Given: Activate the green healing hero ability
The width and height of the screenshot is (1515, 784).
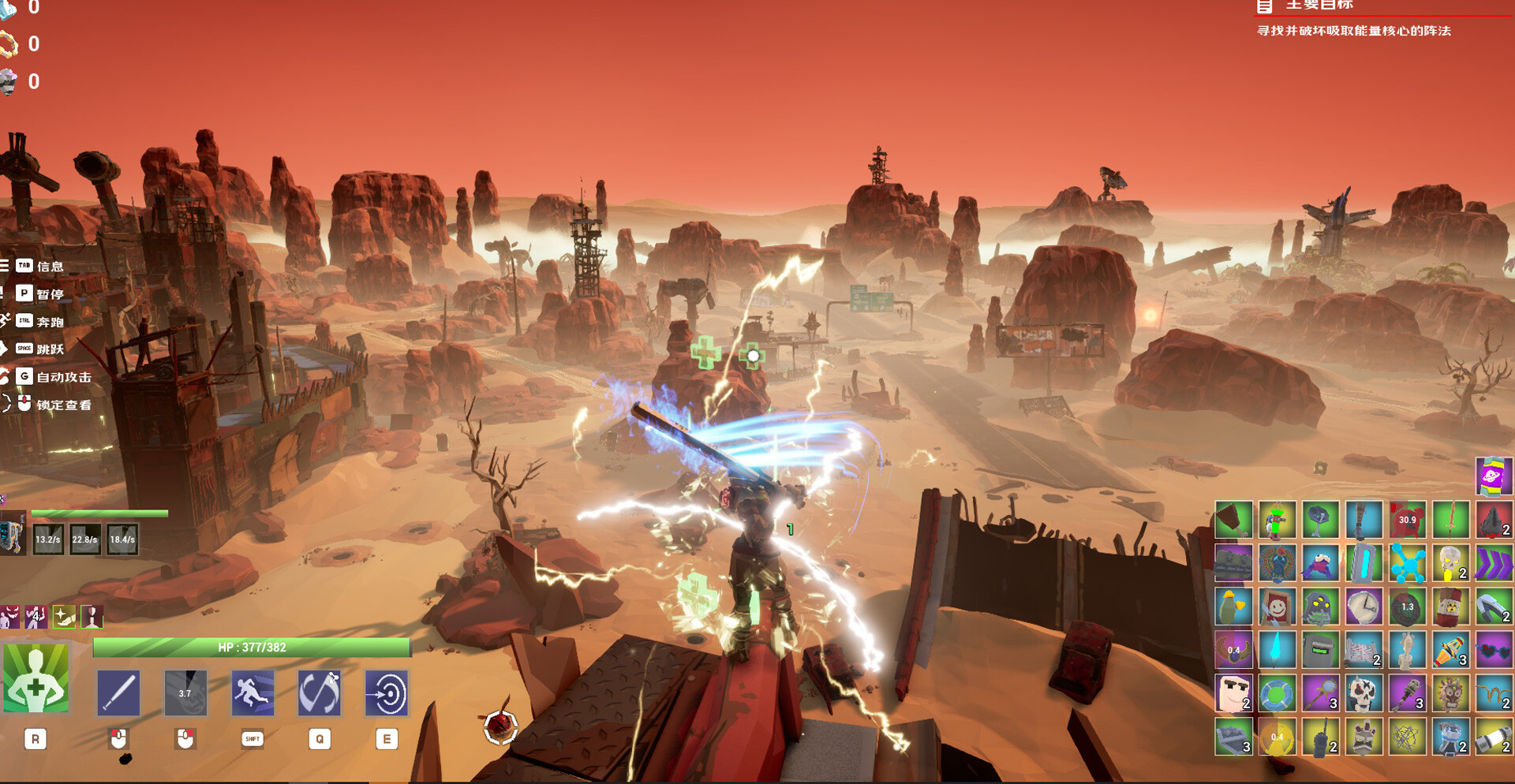Looking at the screenshot, I should click(36, 679).
